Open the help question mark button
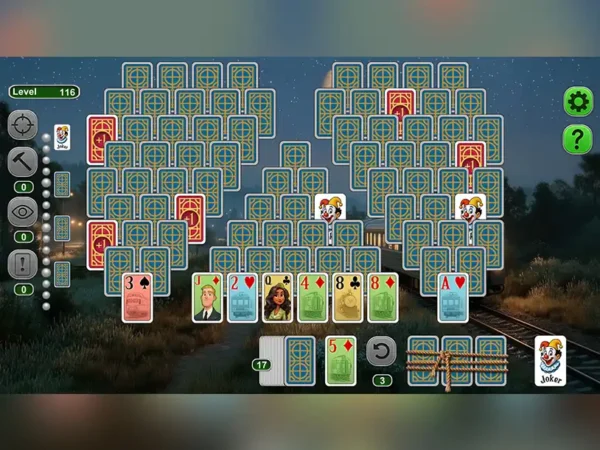This screenshot has width=600, height=450. [x=577, y=139]
